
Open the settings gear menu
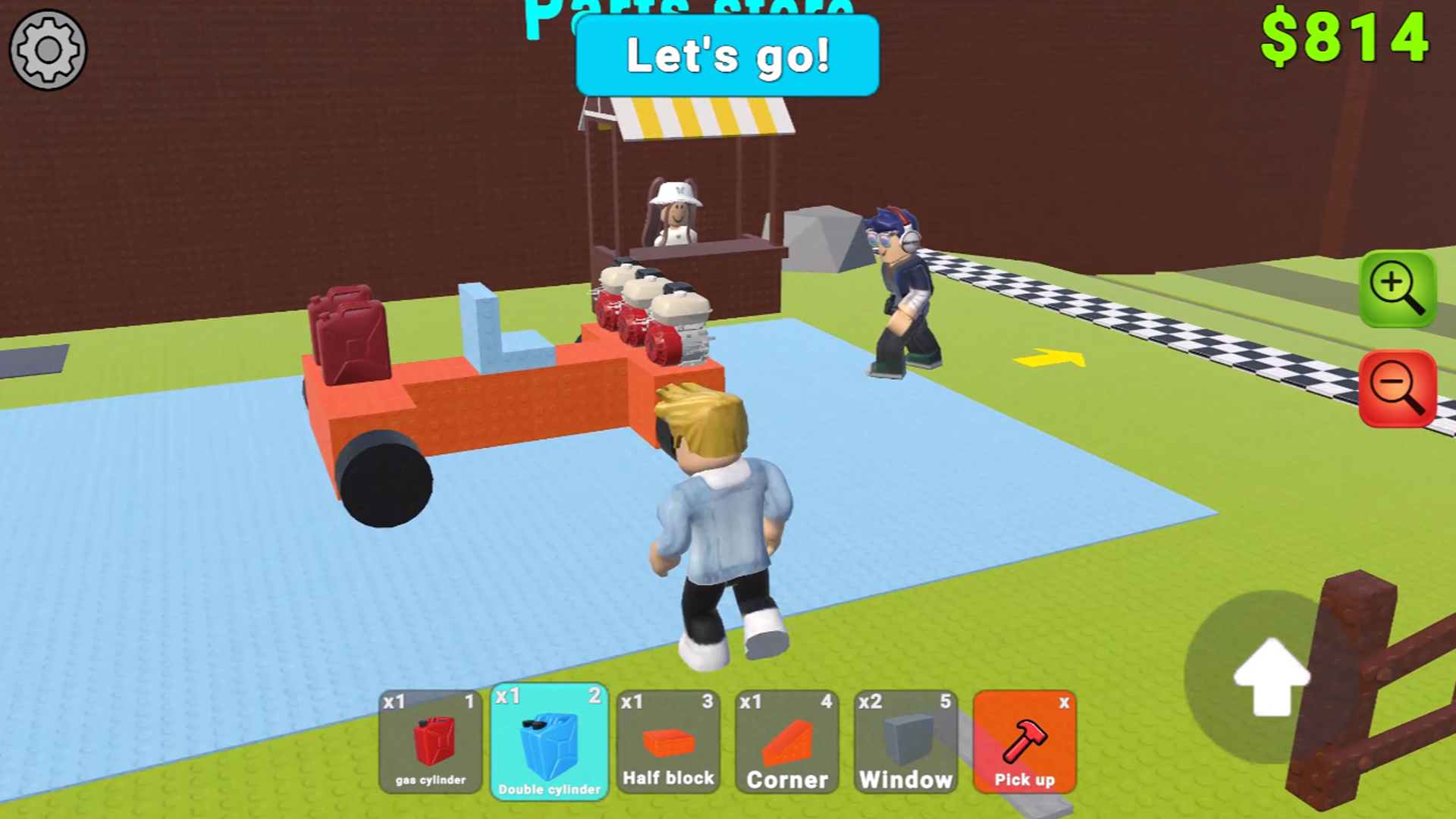[x=47, y=49]
